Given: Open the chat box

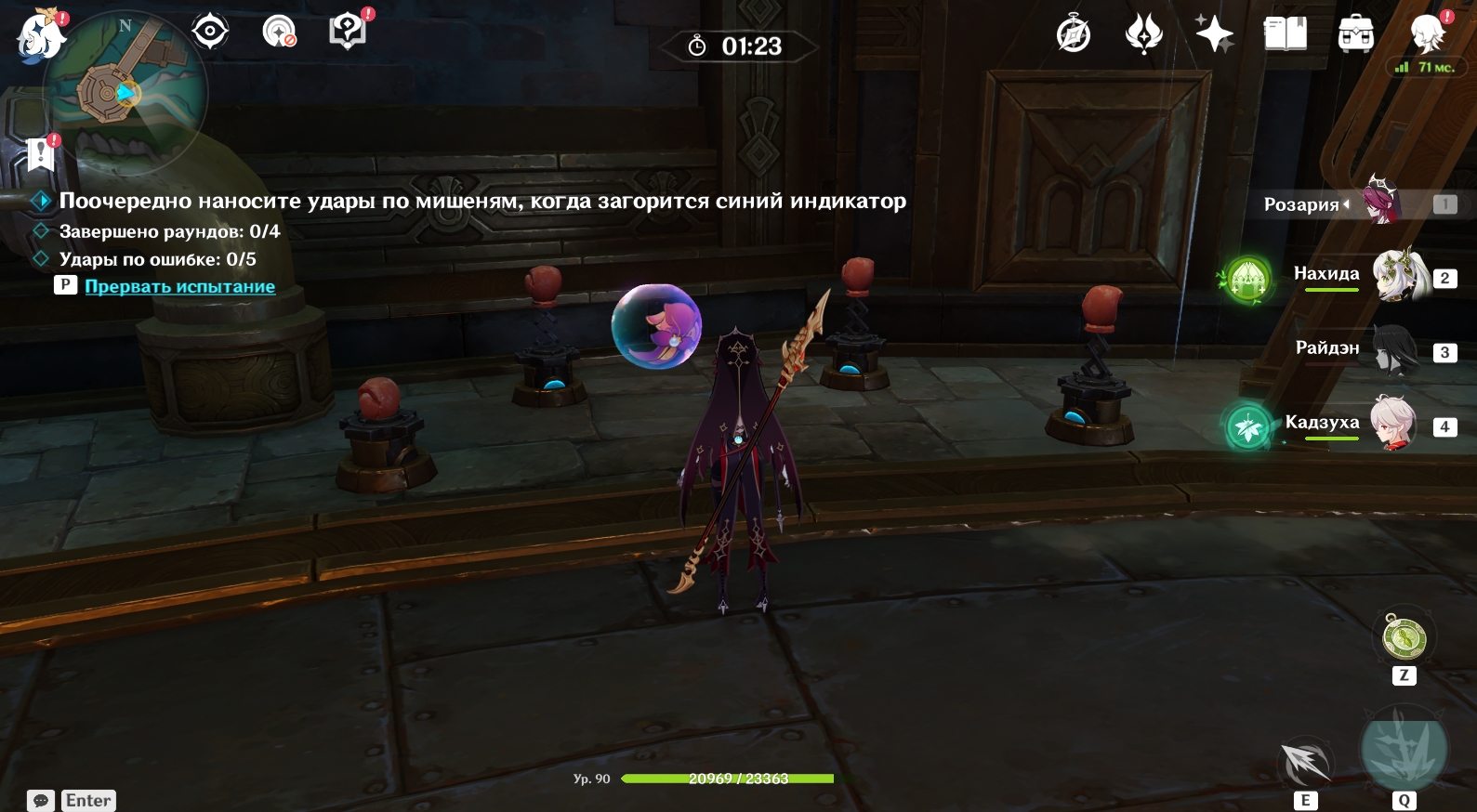Looking at the screenshot, I should (41, 800).
